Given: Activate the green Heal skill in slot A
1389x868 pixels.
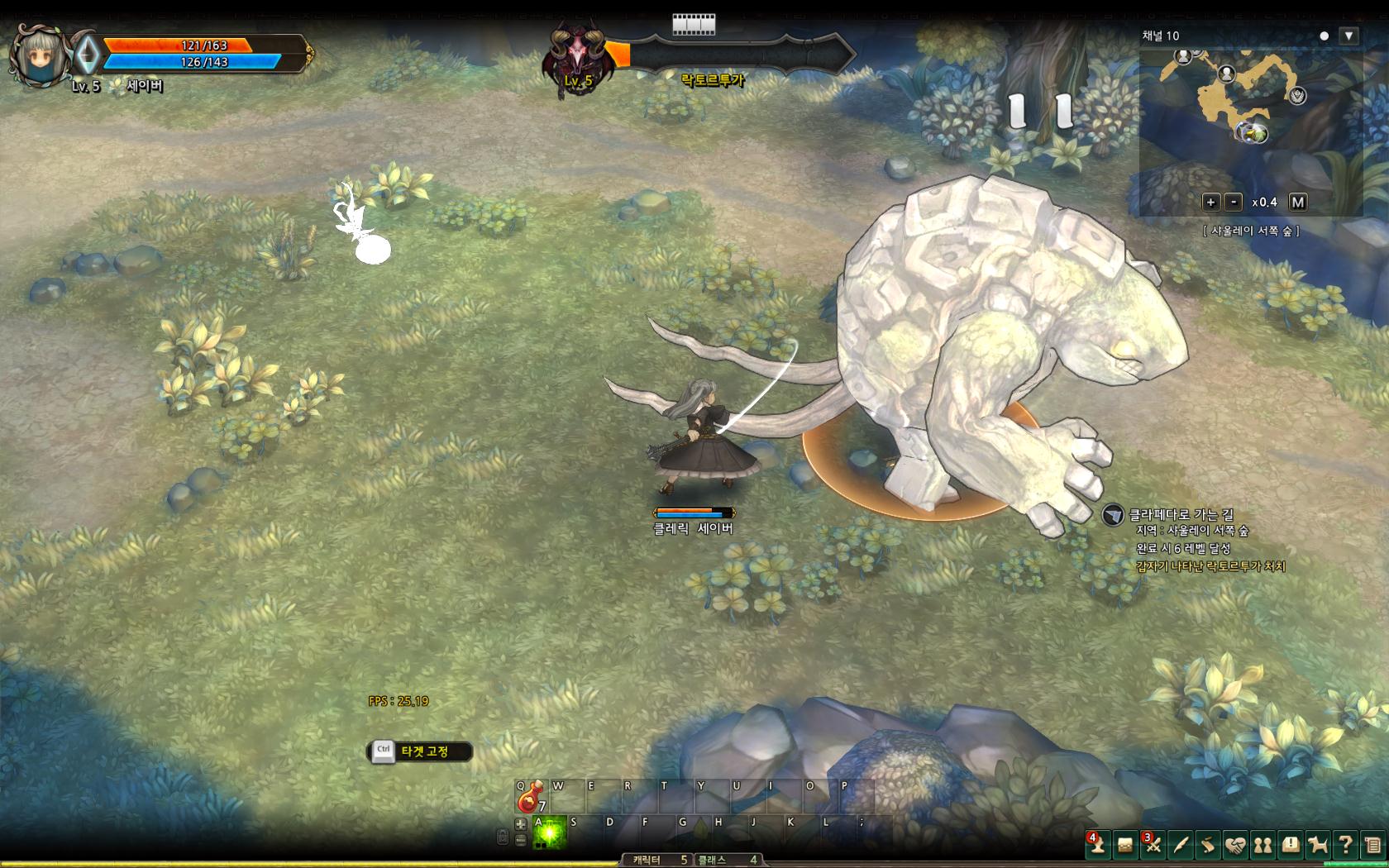Looking at the screenshot, I should [x=550, y=833].
